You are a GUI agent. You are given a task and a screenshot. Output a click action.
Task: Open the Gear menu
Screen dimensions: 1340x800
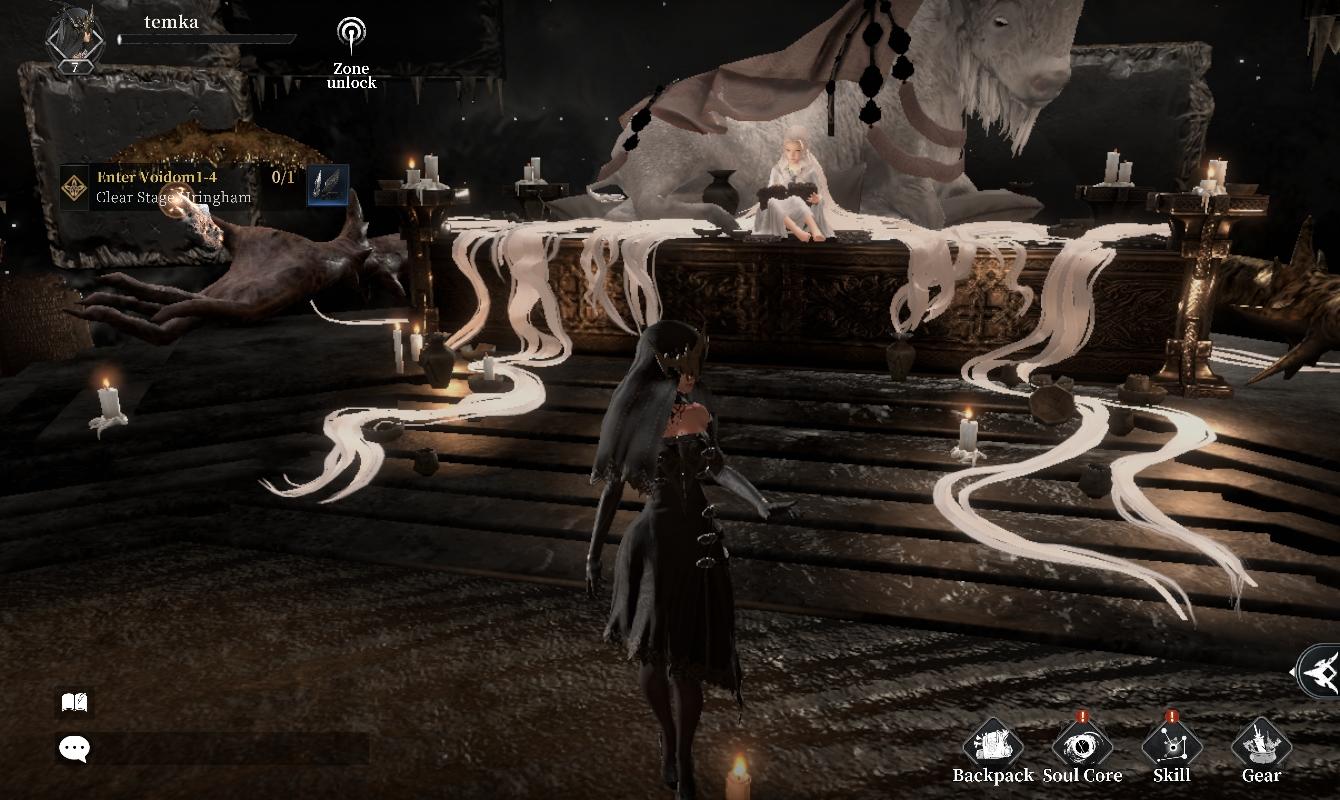click(1261, 747)
